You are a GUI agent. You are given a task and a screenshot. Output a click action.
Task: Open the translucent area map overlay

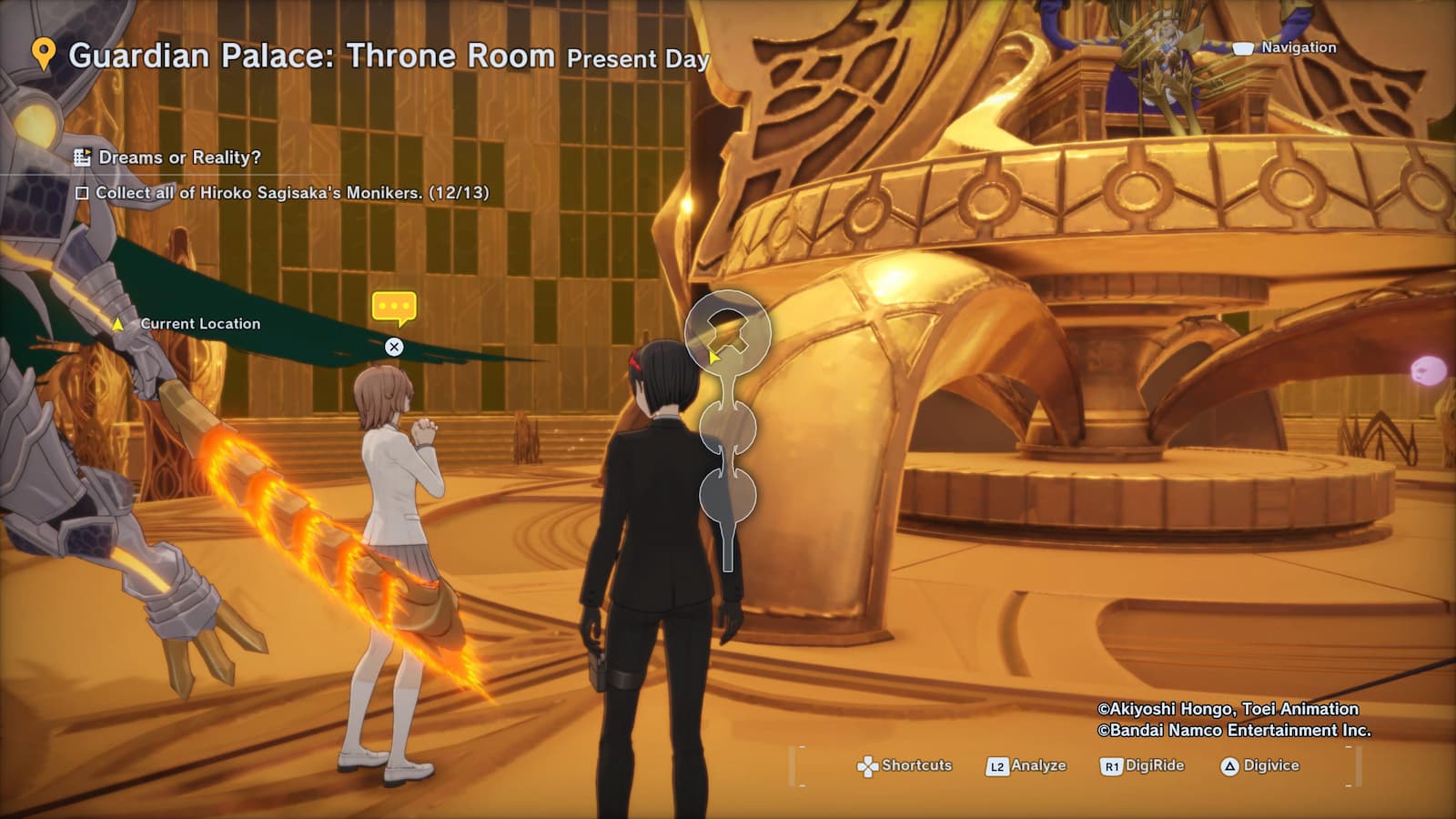tap(727, 428)
